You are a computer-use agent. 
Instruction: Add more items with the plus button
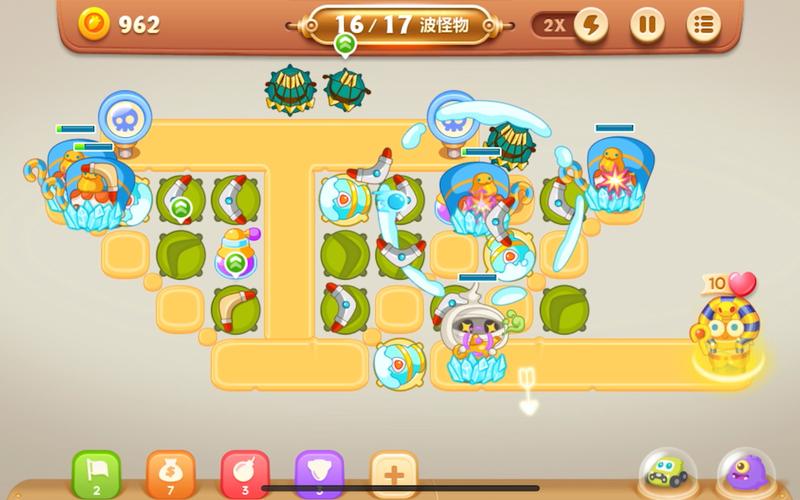(393, 472)
